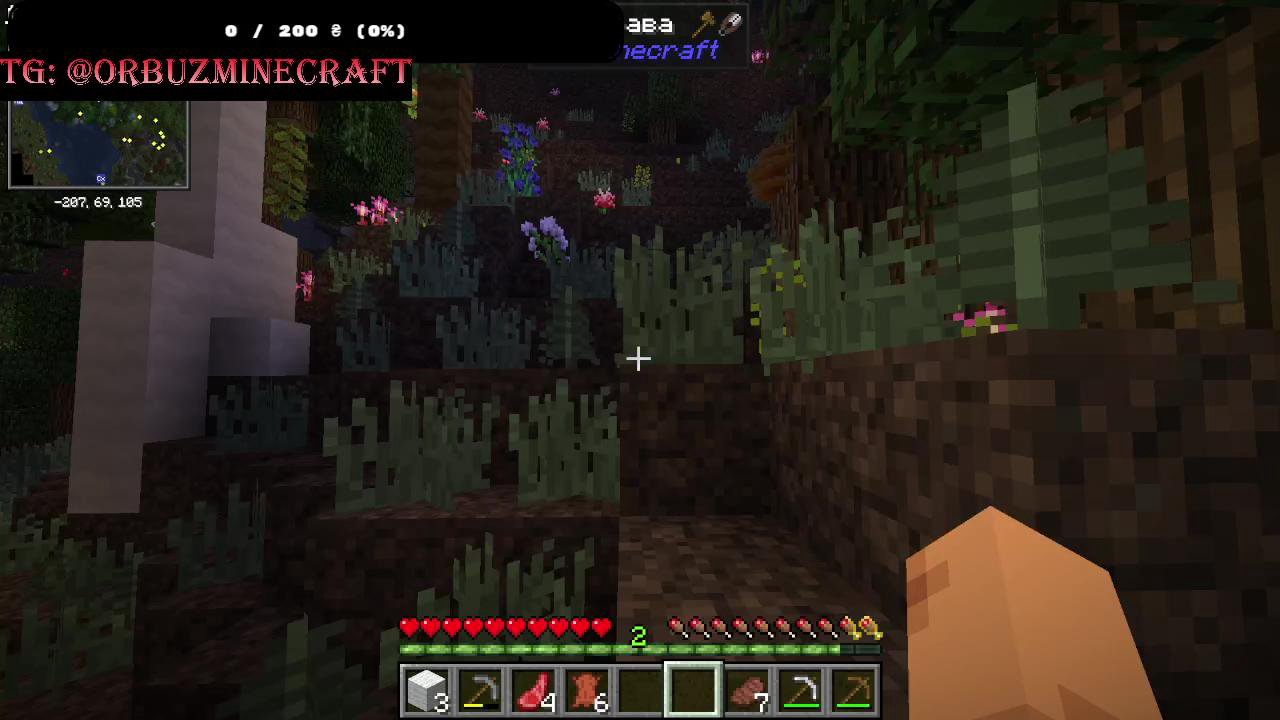Click the TG: @ORBUZMINECRAFT overlay banner
Screen dimensions: 1280x720
tap(205, 72)
